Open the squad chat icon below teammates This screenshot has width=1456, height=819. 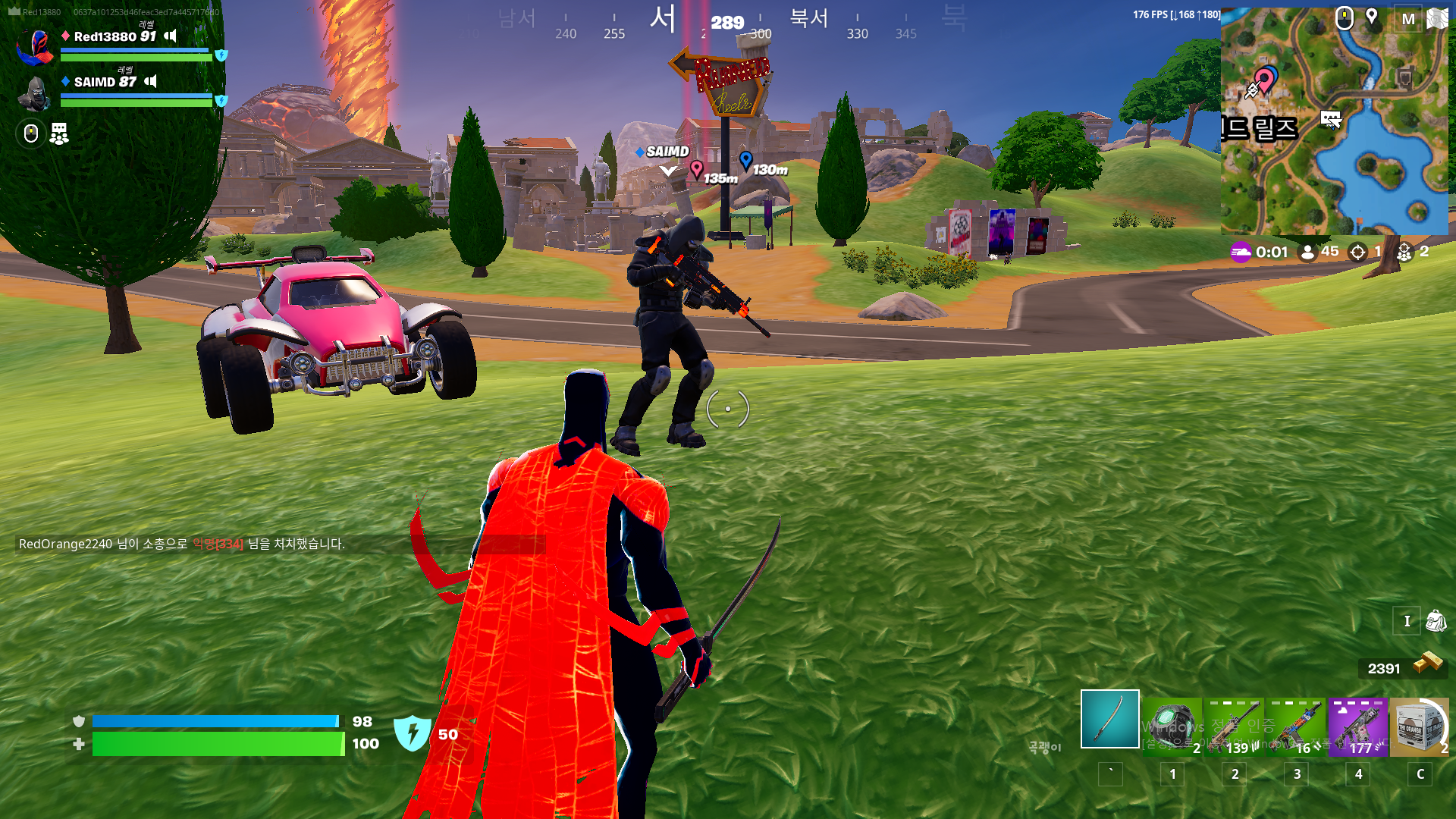click(x=59, y=134)
